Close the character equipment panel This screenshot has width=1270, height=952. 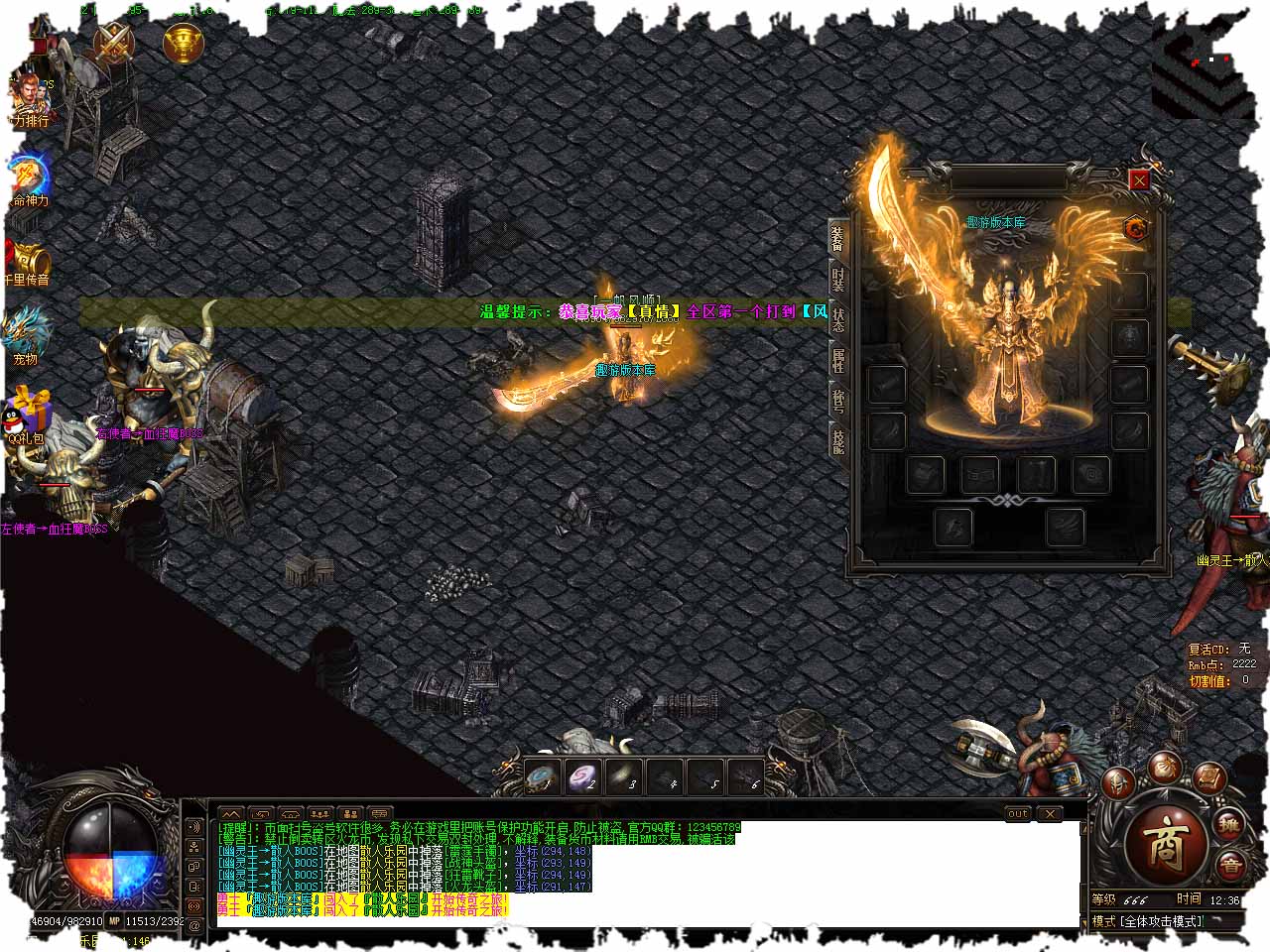pos(1139,179)
